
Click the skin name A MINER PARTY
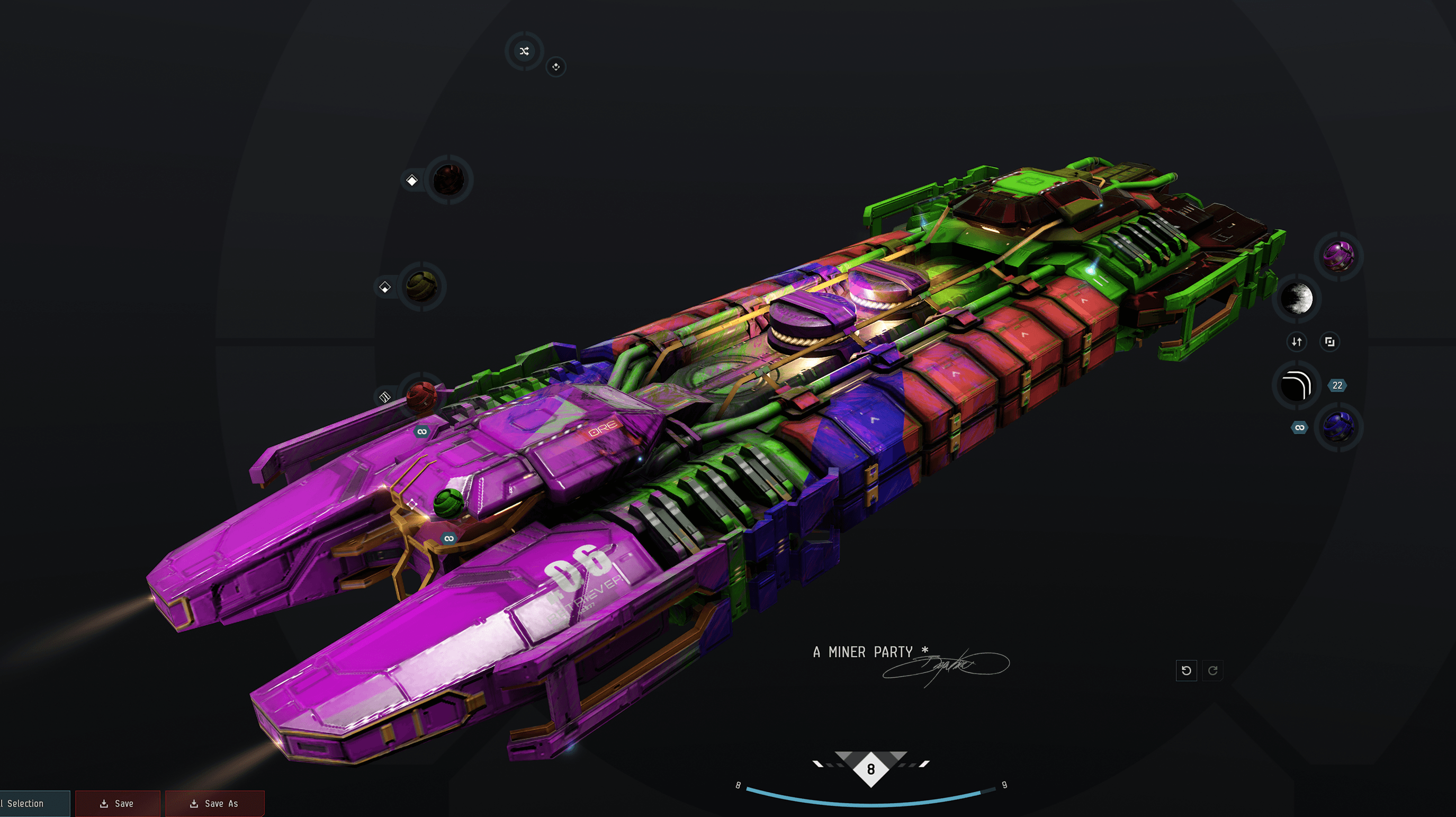point(863,652)
